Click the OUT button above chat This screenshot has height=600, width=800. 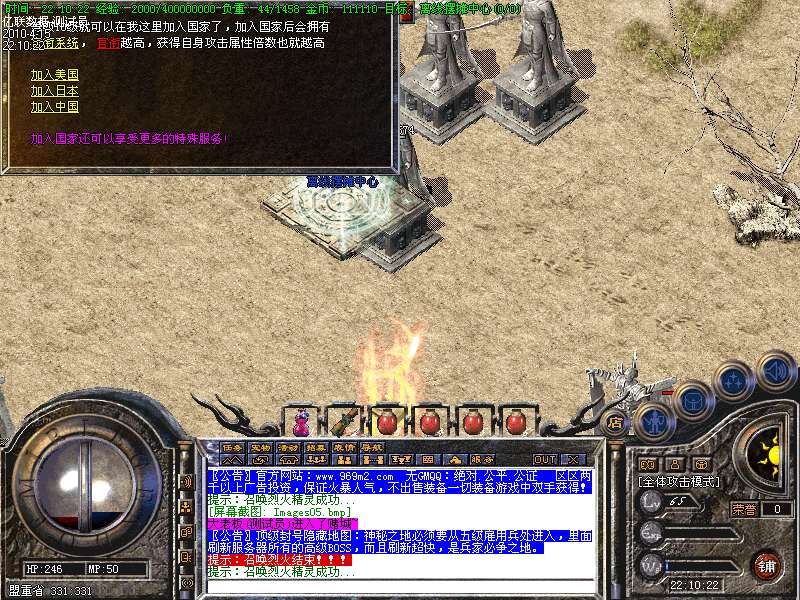tap(544, 459)
